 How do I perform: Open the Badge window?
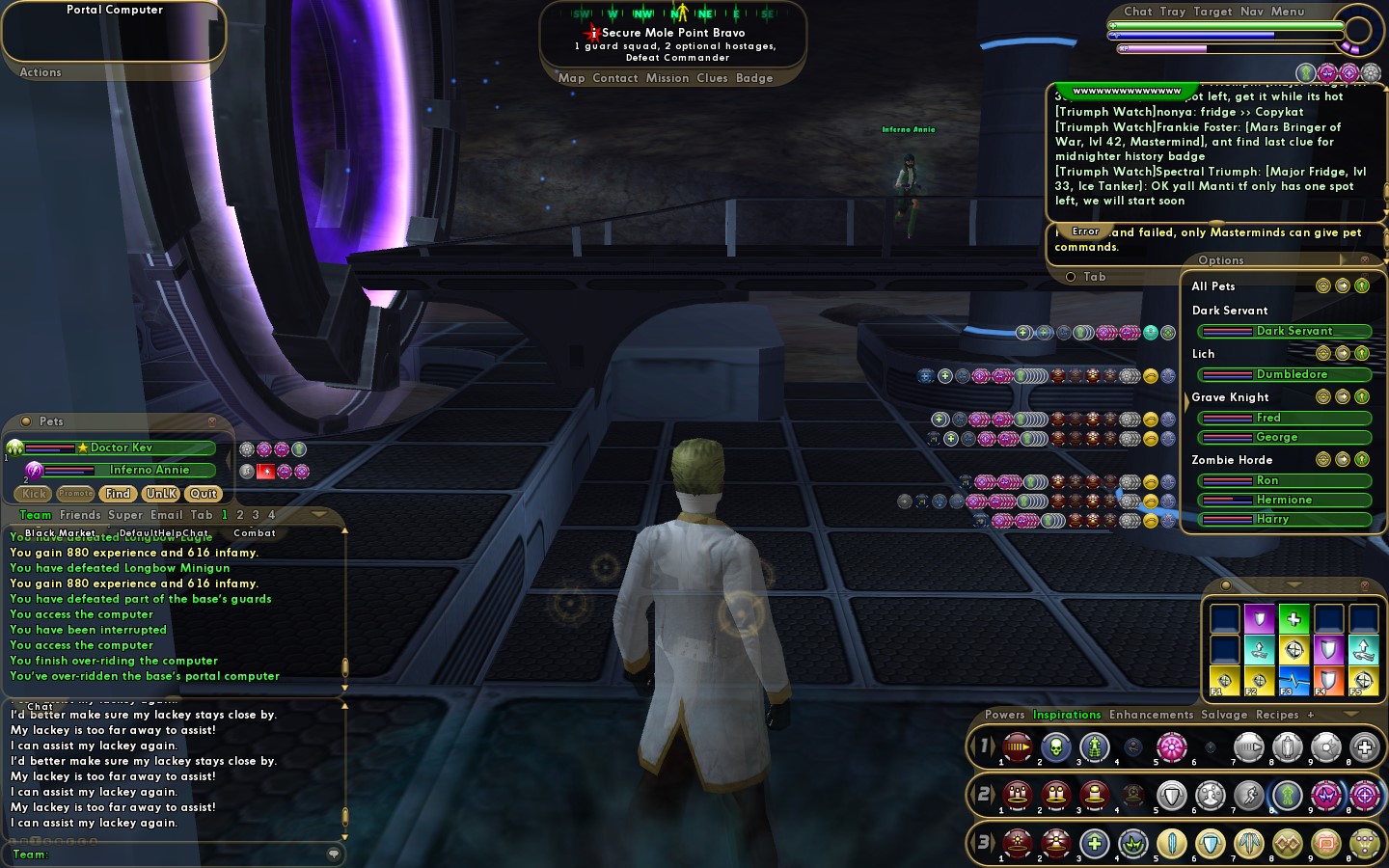coord(754,78)
